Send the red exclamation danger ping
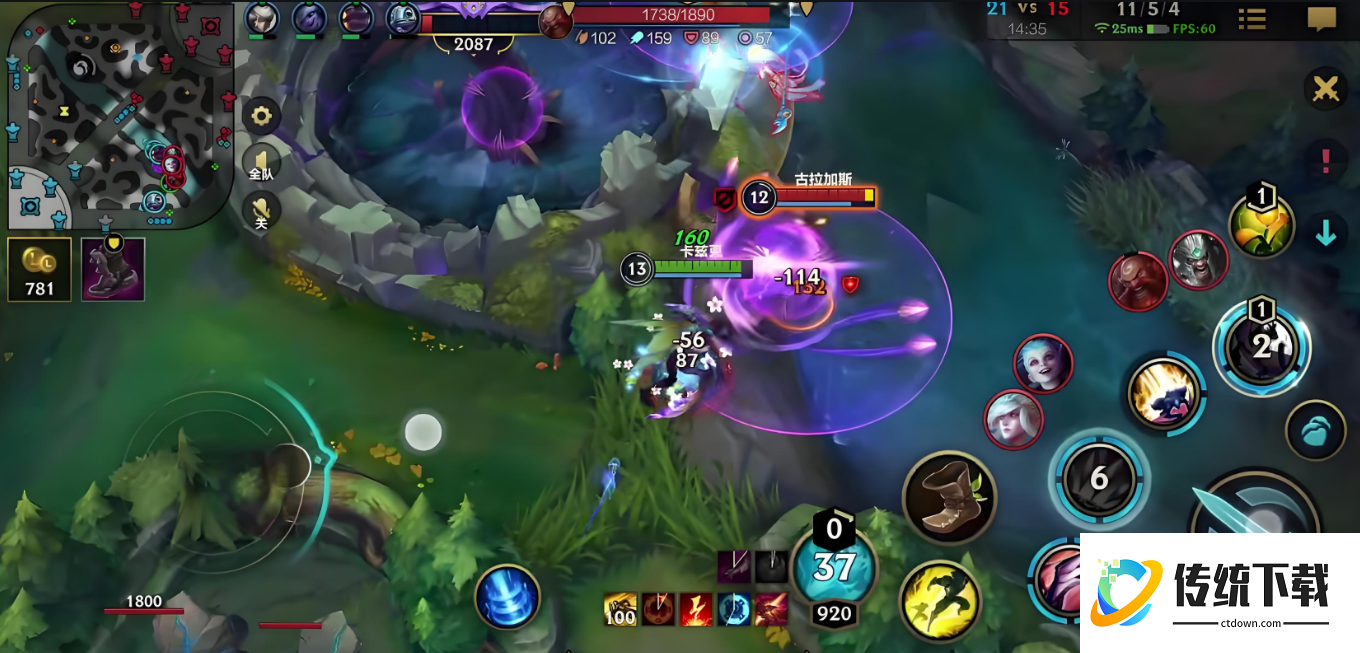The image size is (1360, 653). point(1326,159)
